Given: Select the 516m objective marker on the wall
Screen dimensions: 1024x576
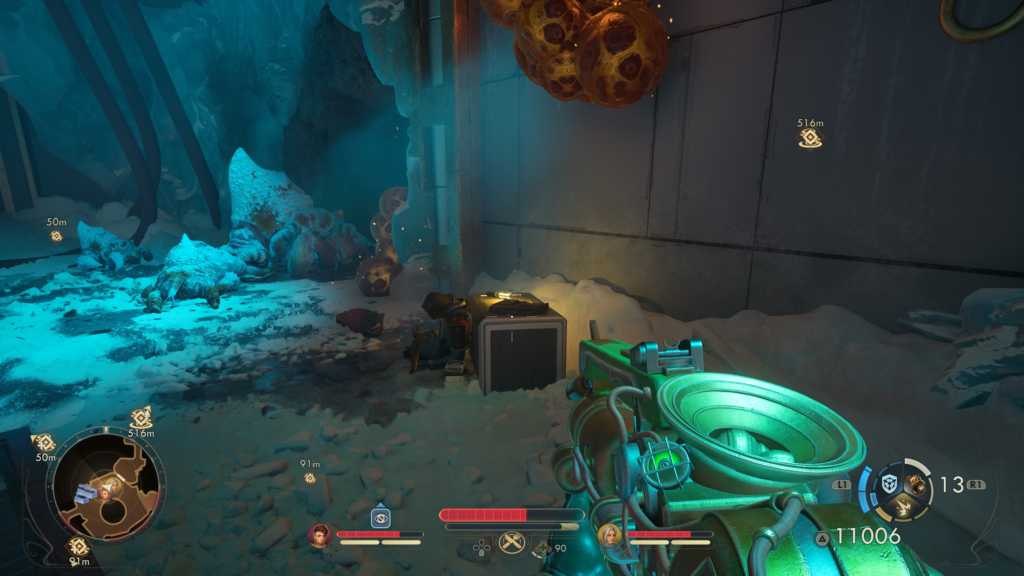Looking at the screenshot, I should click(x=810, y=139).
